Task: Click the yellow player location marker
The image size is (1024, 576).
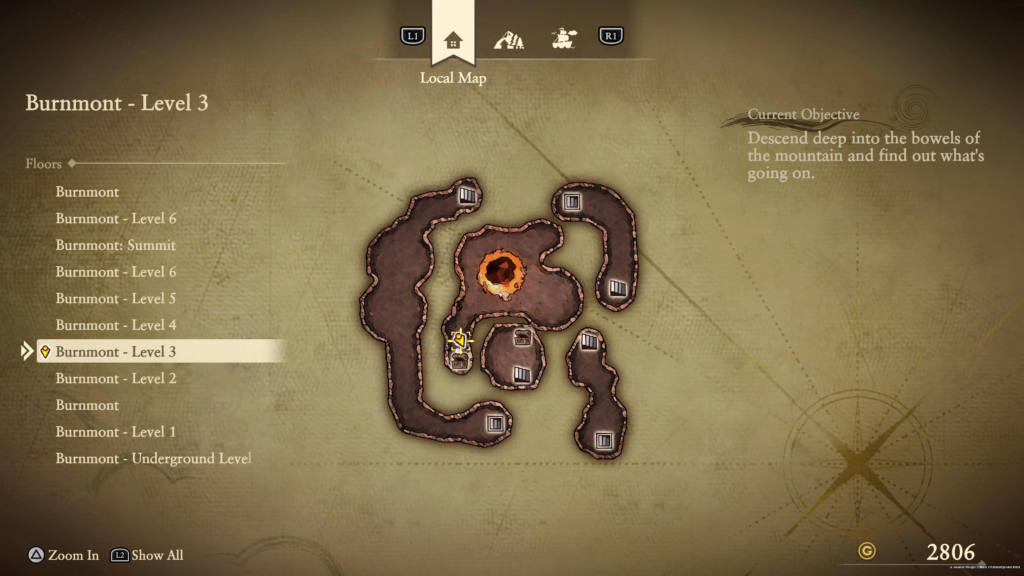Action: (460, 339)
